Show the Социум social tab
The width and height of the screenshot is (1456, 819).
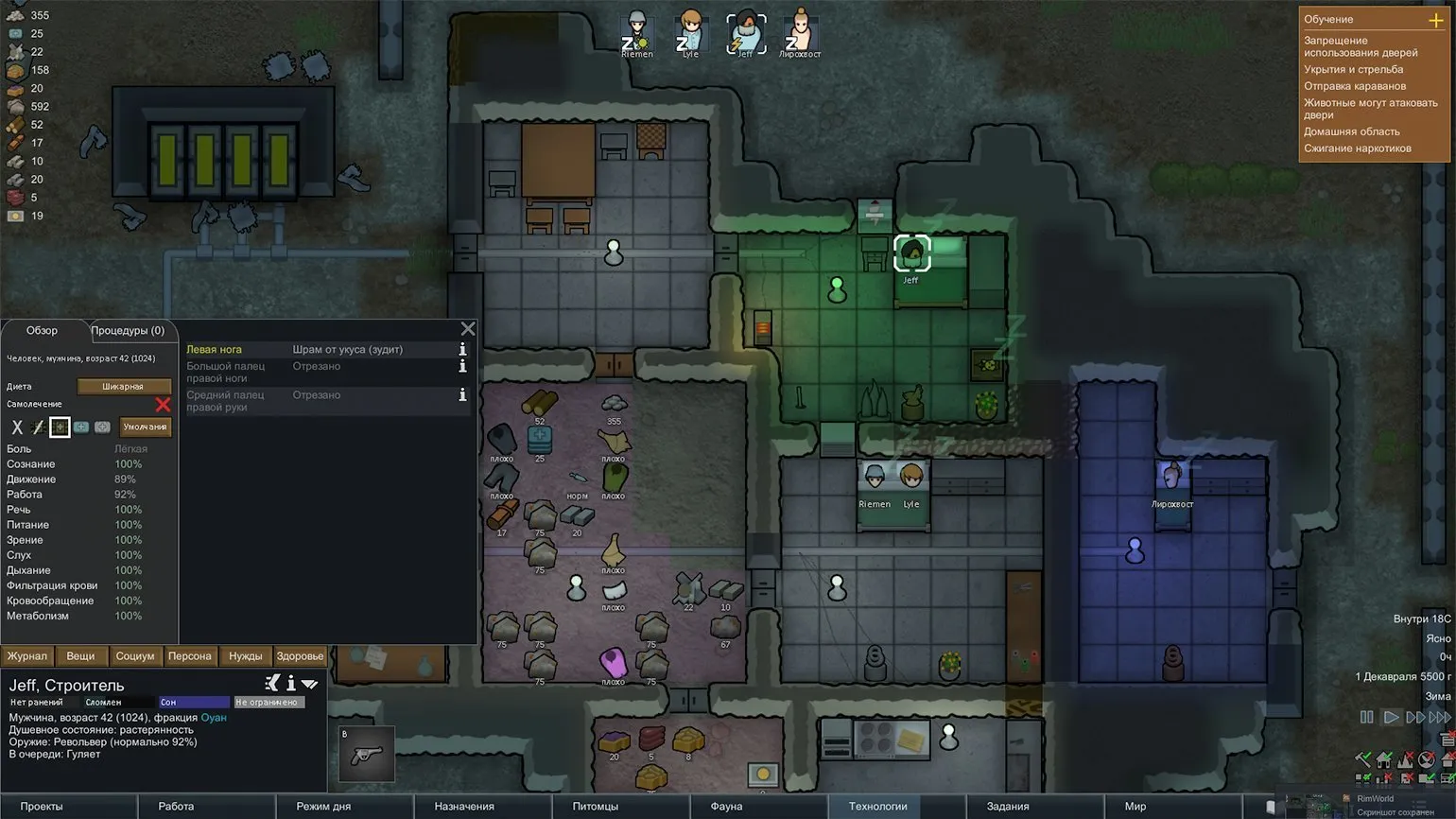[135, 656]
